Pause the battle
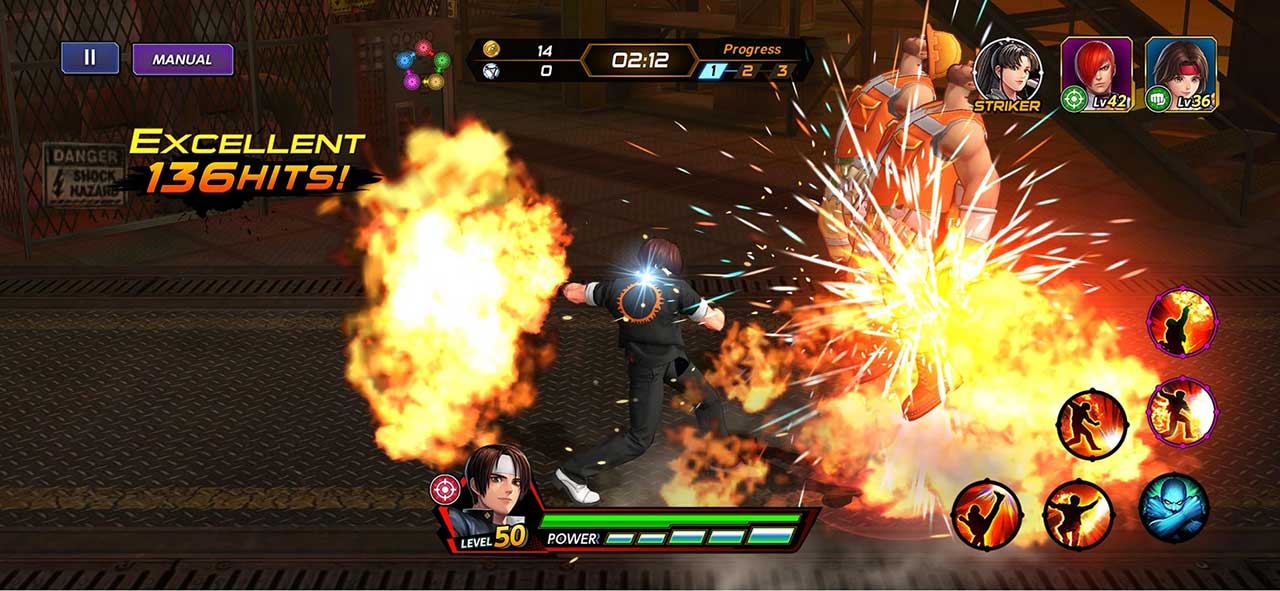Image resolution: width=1280 pixels, height=591 pixels. click(89, 58)
